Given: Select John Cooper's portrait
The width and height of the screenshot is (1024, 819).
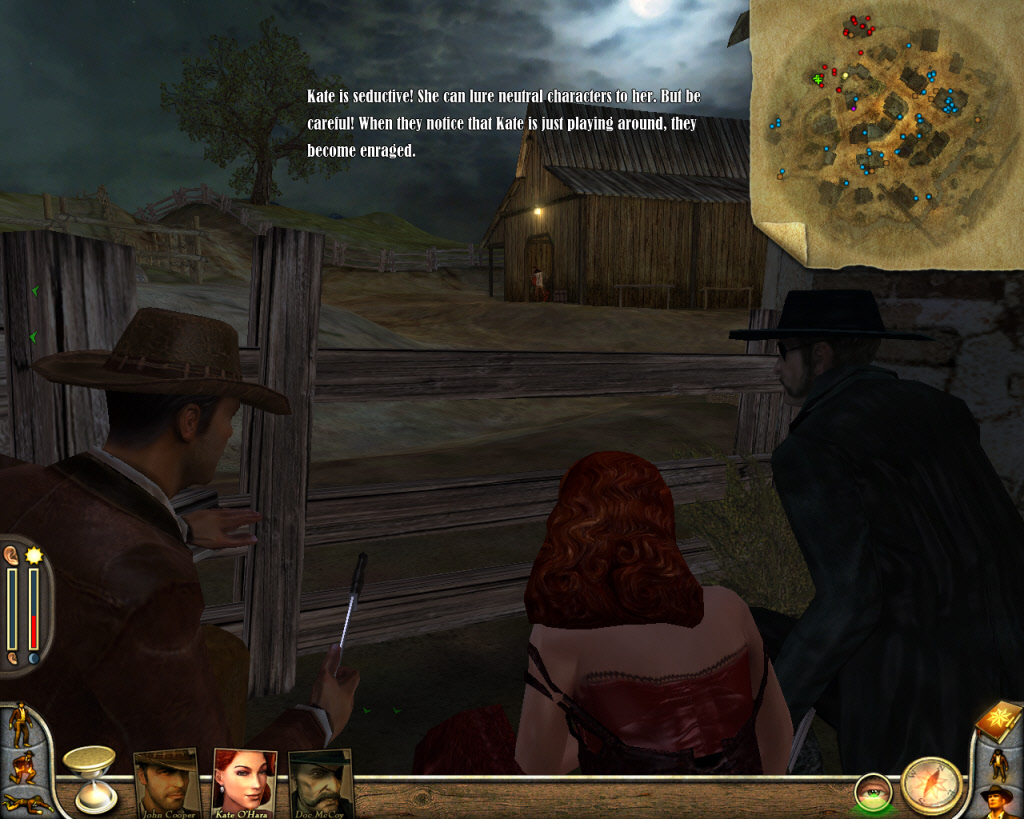Looking at the screenshot, I should click(166, 780).
